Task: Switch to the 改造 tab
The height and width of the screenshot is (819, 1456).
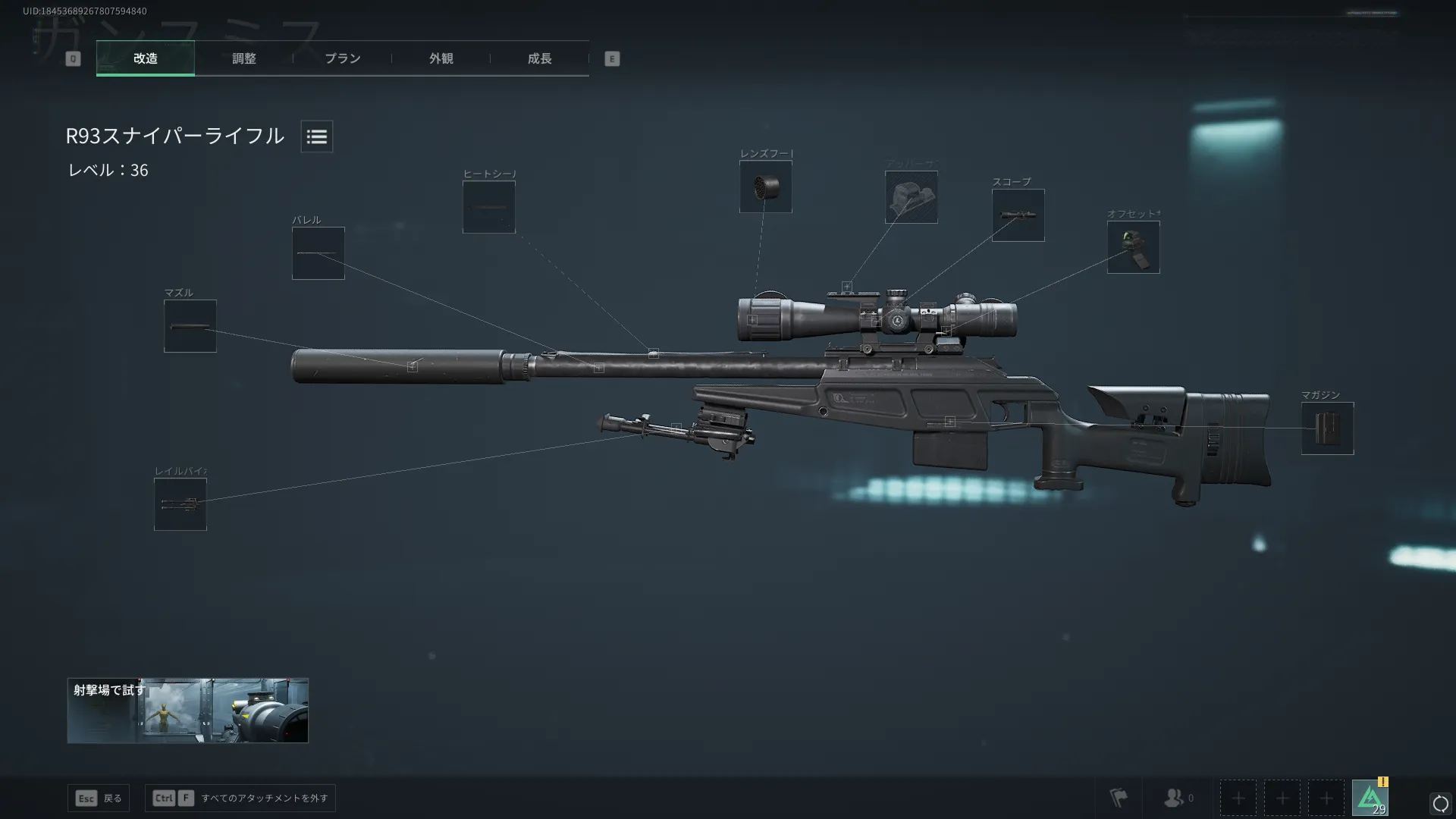Action: [145, 58]
